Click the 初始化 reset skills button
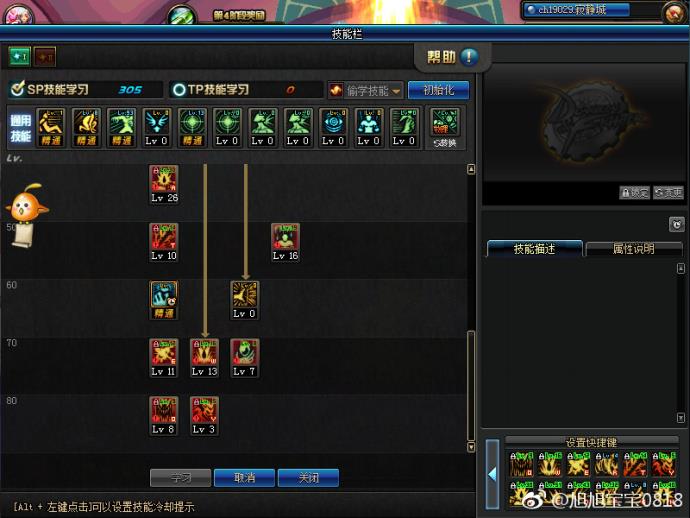 coord(438,90)
